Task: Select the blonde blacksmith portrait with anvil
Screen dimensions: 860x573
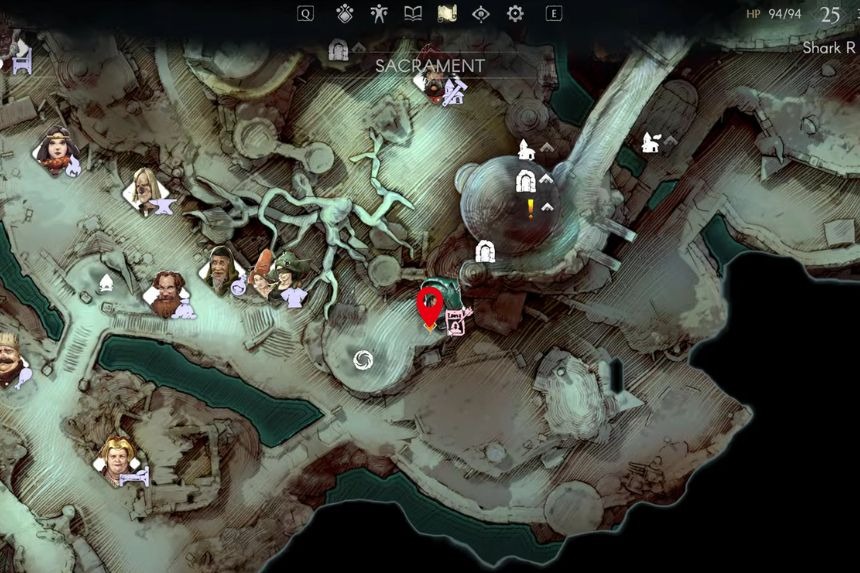Action: point(147,188)
